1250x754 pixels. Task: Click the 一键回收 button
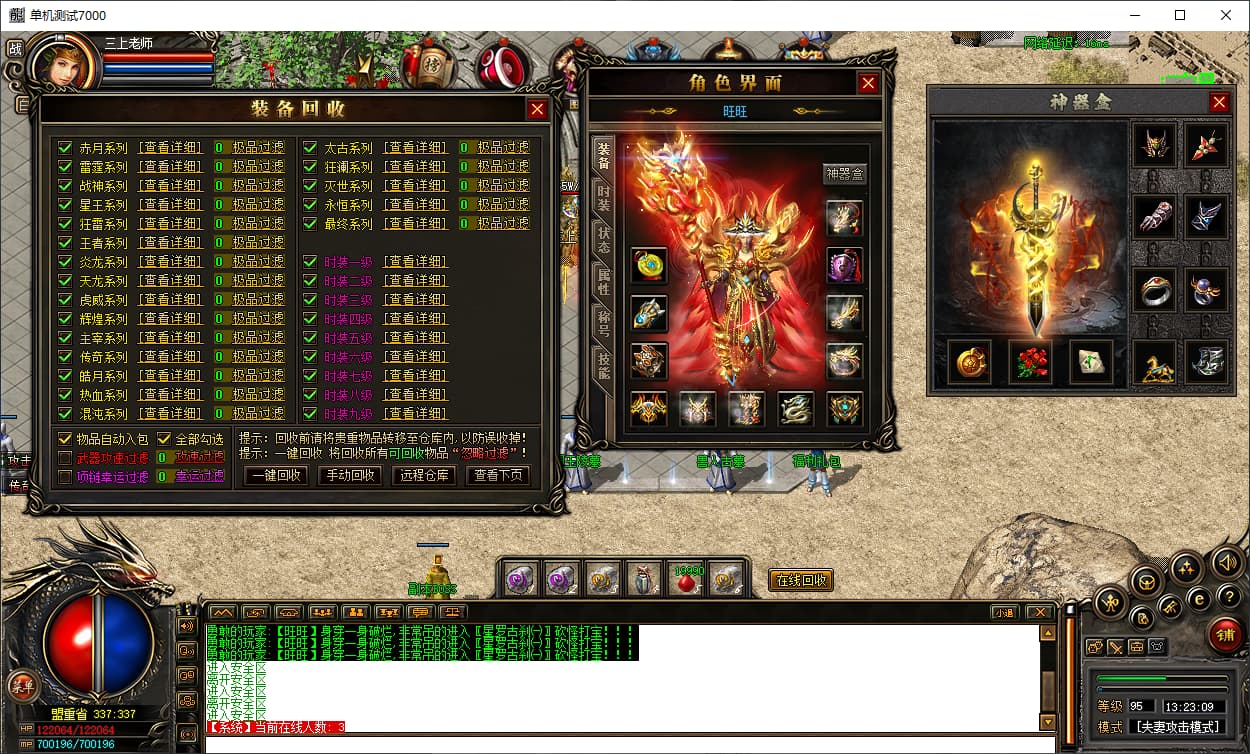point(276,476)
